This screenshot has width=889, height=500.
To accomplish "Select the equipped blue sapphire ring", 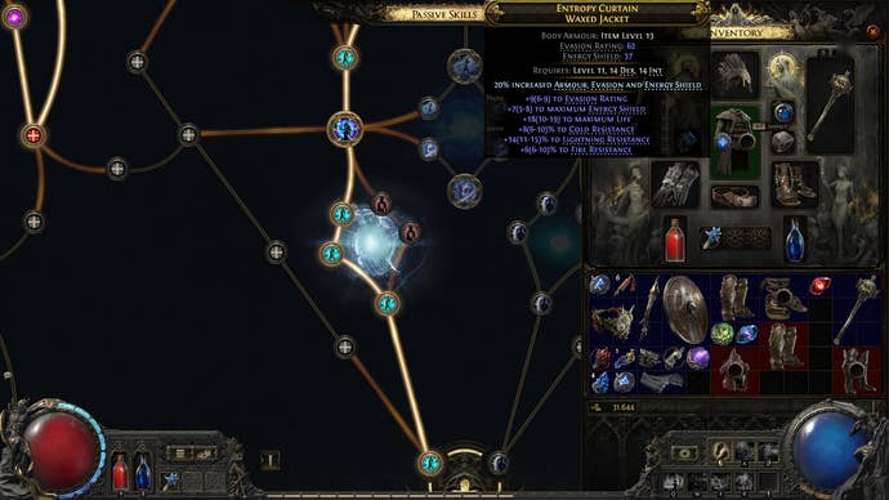I will click(x=784, y=112).
